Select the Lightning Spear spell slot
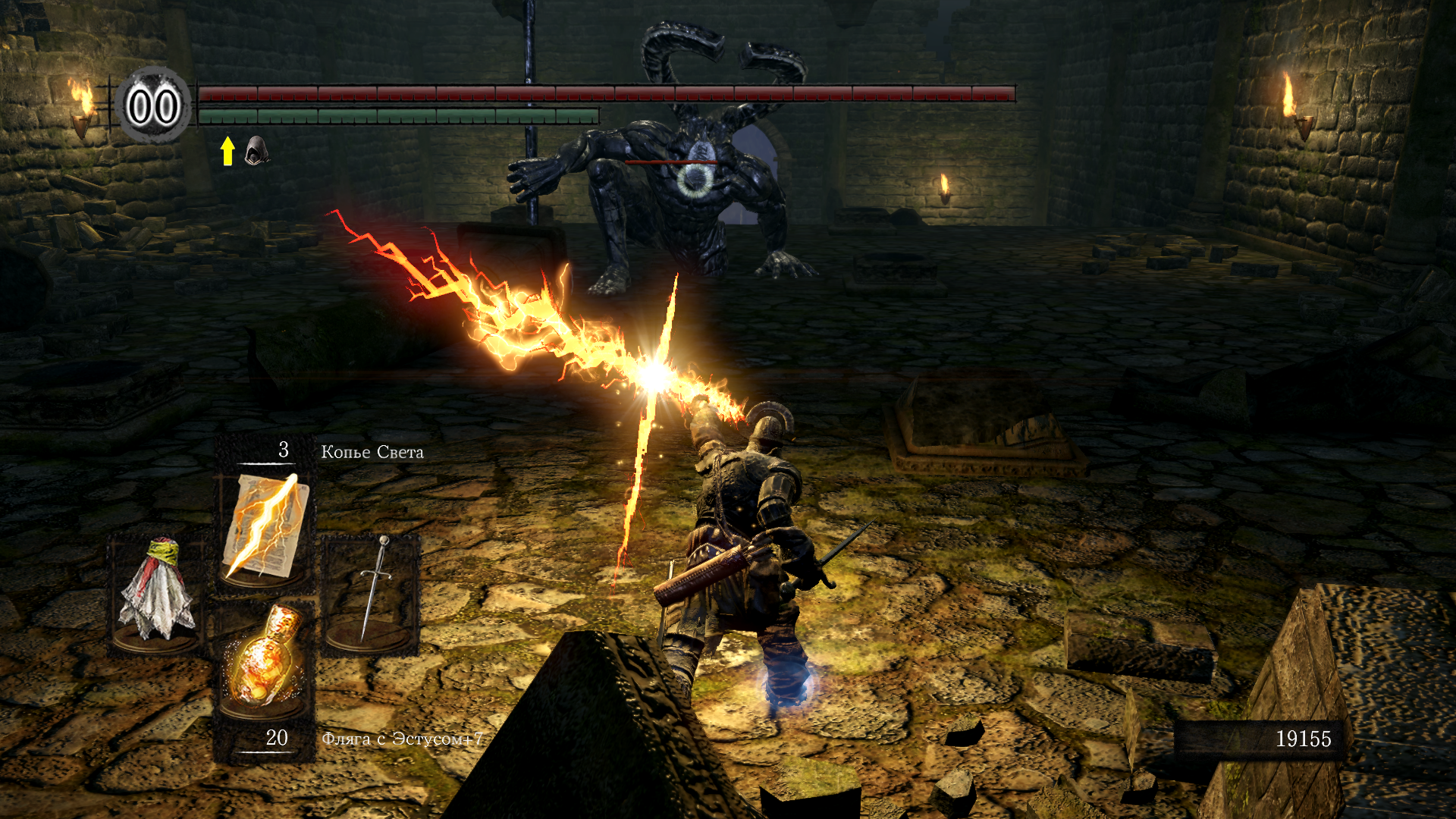This screenshot has height=819, width=1456. 265,527
